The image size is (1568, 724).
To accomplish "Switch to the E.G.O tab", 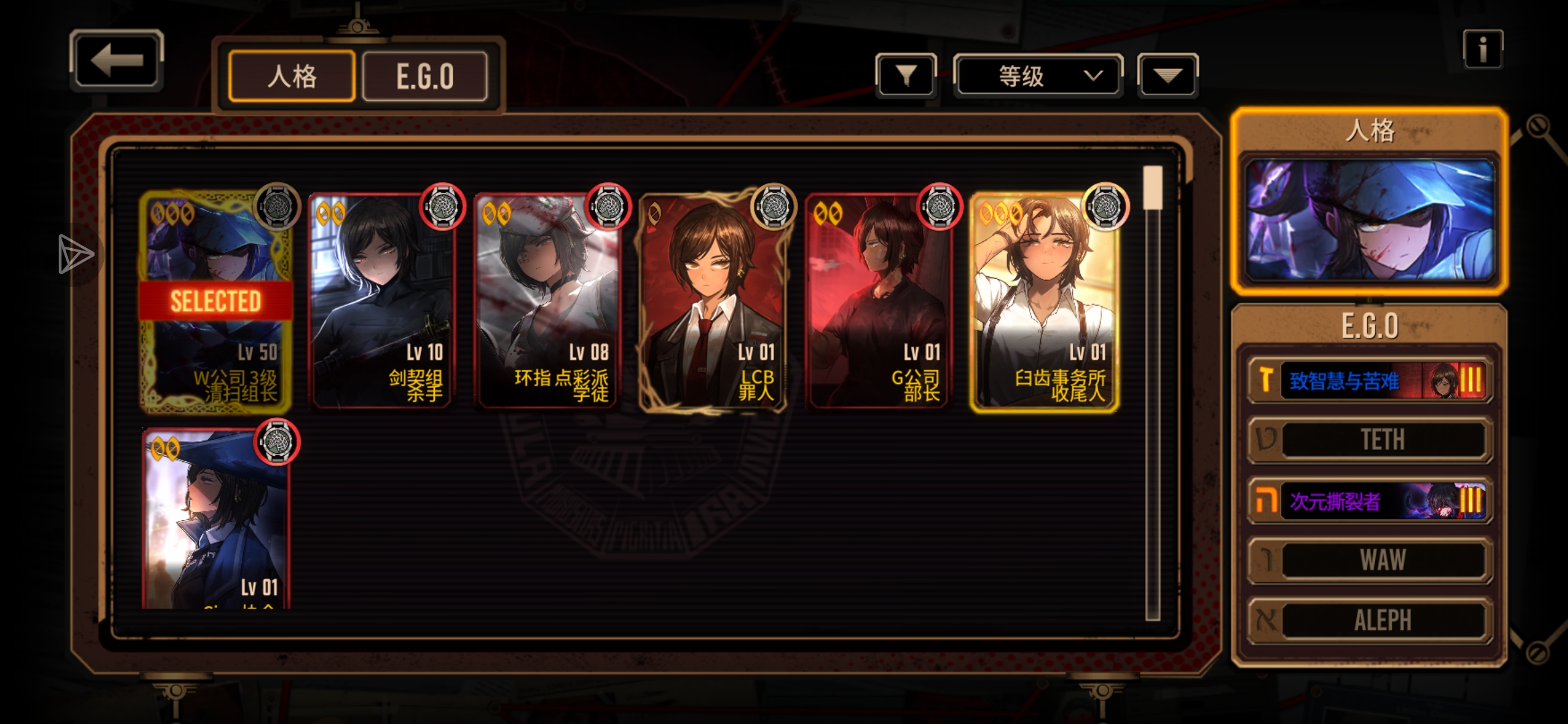I will click(x=425, y=76).
